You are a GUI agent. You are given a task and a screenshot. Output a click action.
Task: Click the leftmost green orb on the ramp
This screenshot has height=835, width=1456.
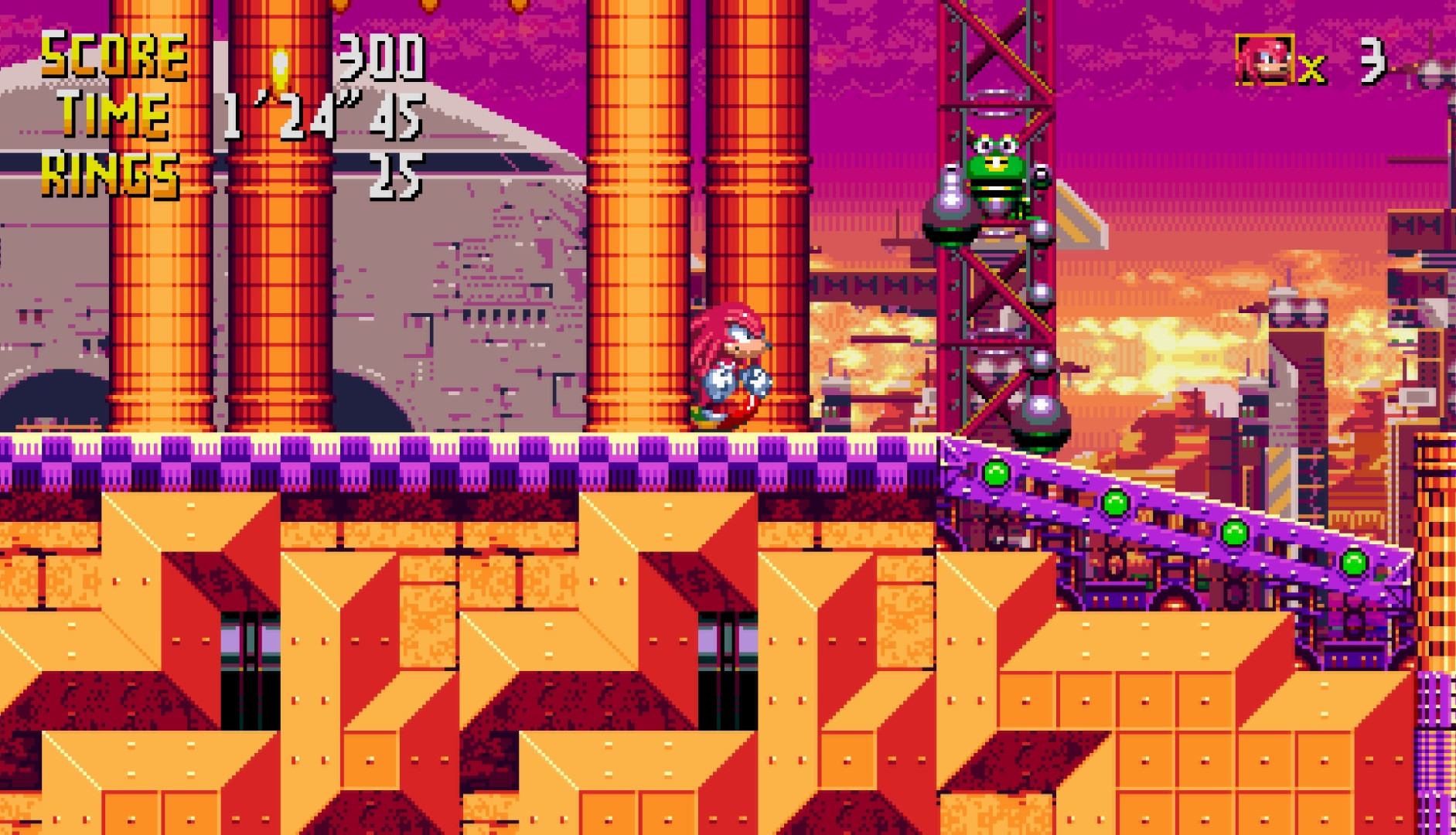998,473
